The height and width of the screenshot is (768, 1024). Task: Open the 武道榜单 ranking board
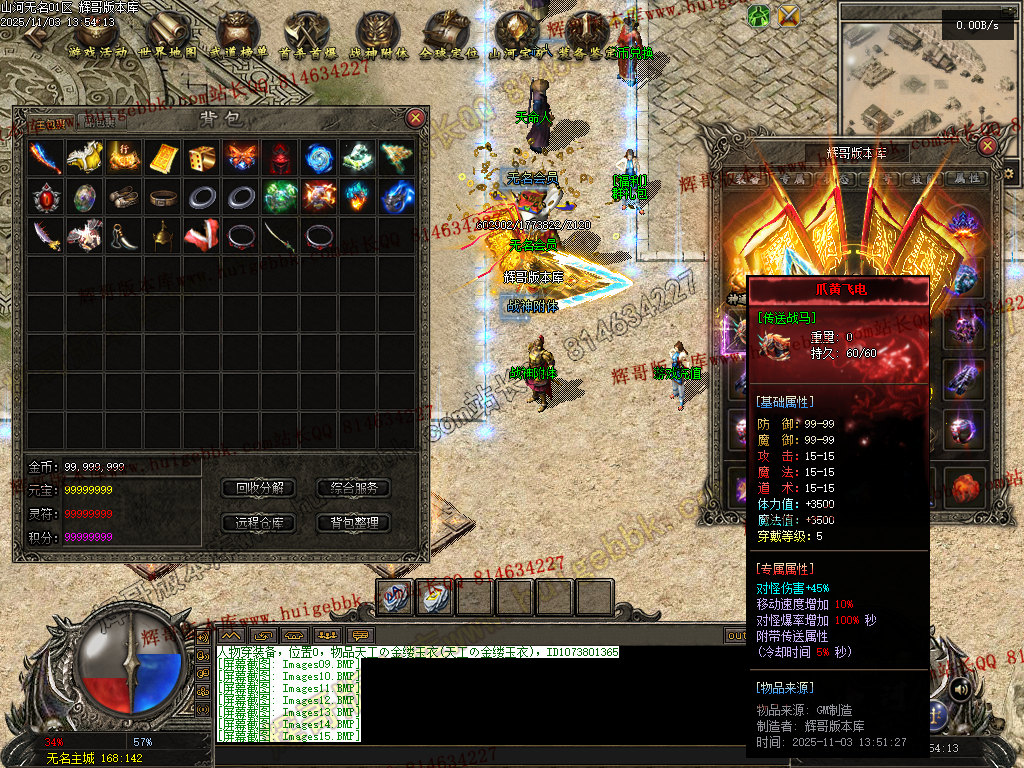click(x=238, y=35)
